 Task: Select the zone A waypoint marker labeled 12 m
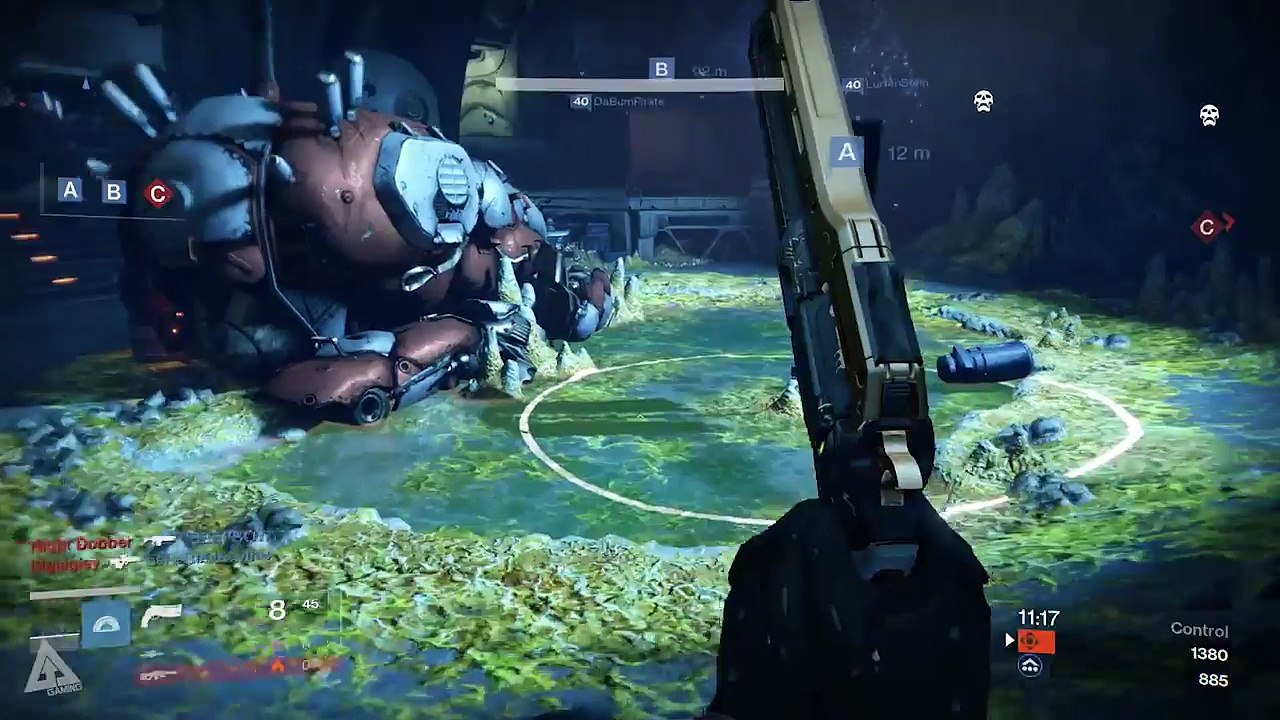click(x=847, y=152)
